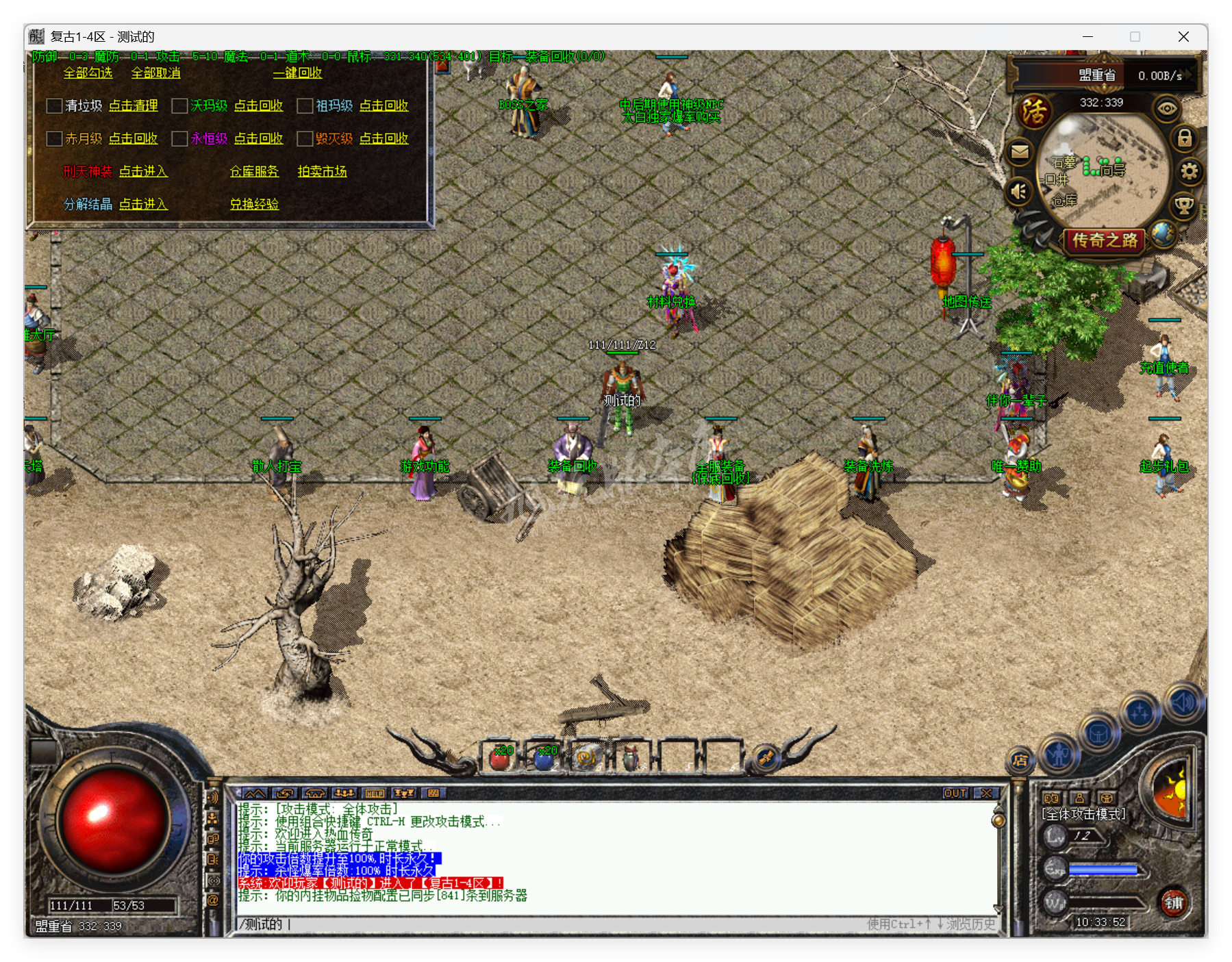
Task: Tick the 清垃圾 checkbox
Action: tap(54, 105)
